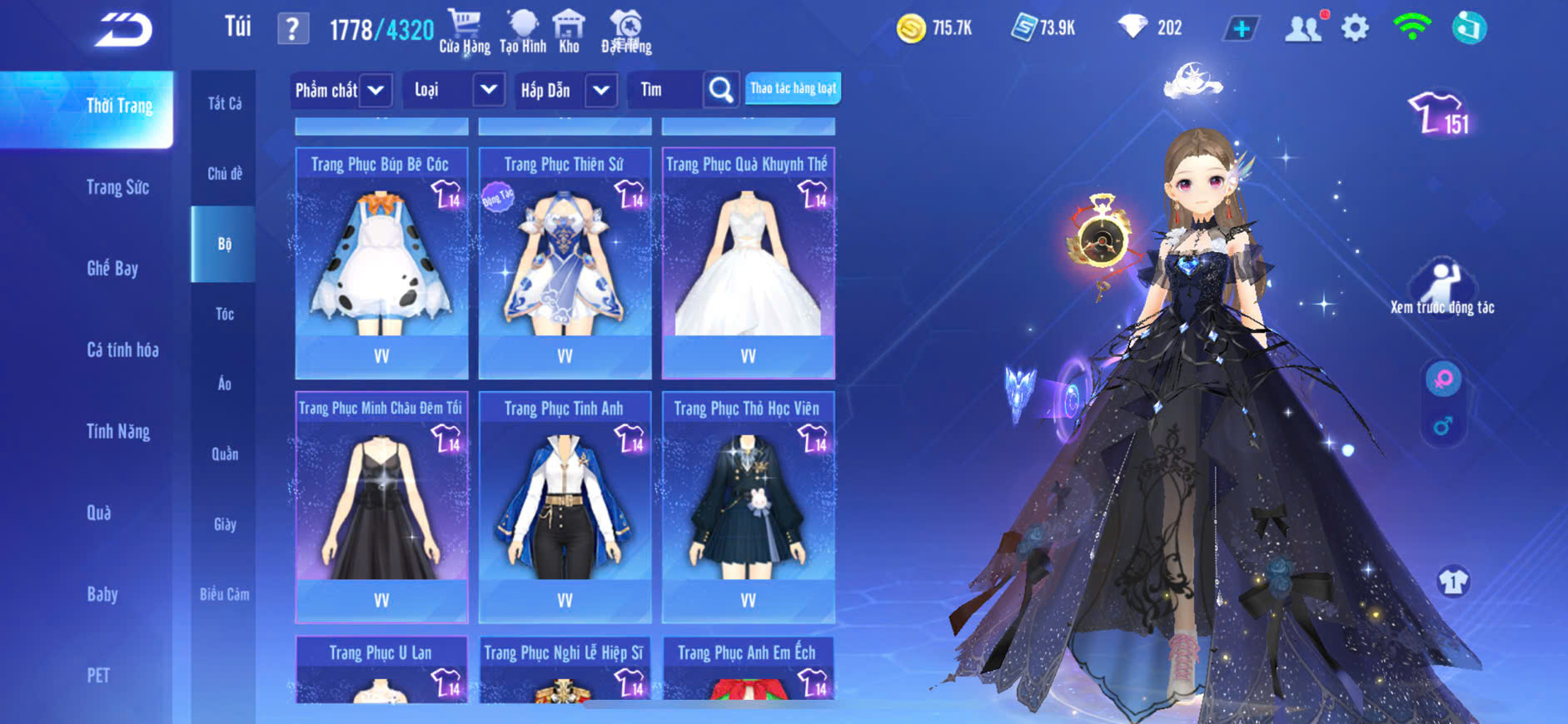Open the Tạo Hình styling menu

click(x=523, y=32)
